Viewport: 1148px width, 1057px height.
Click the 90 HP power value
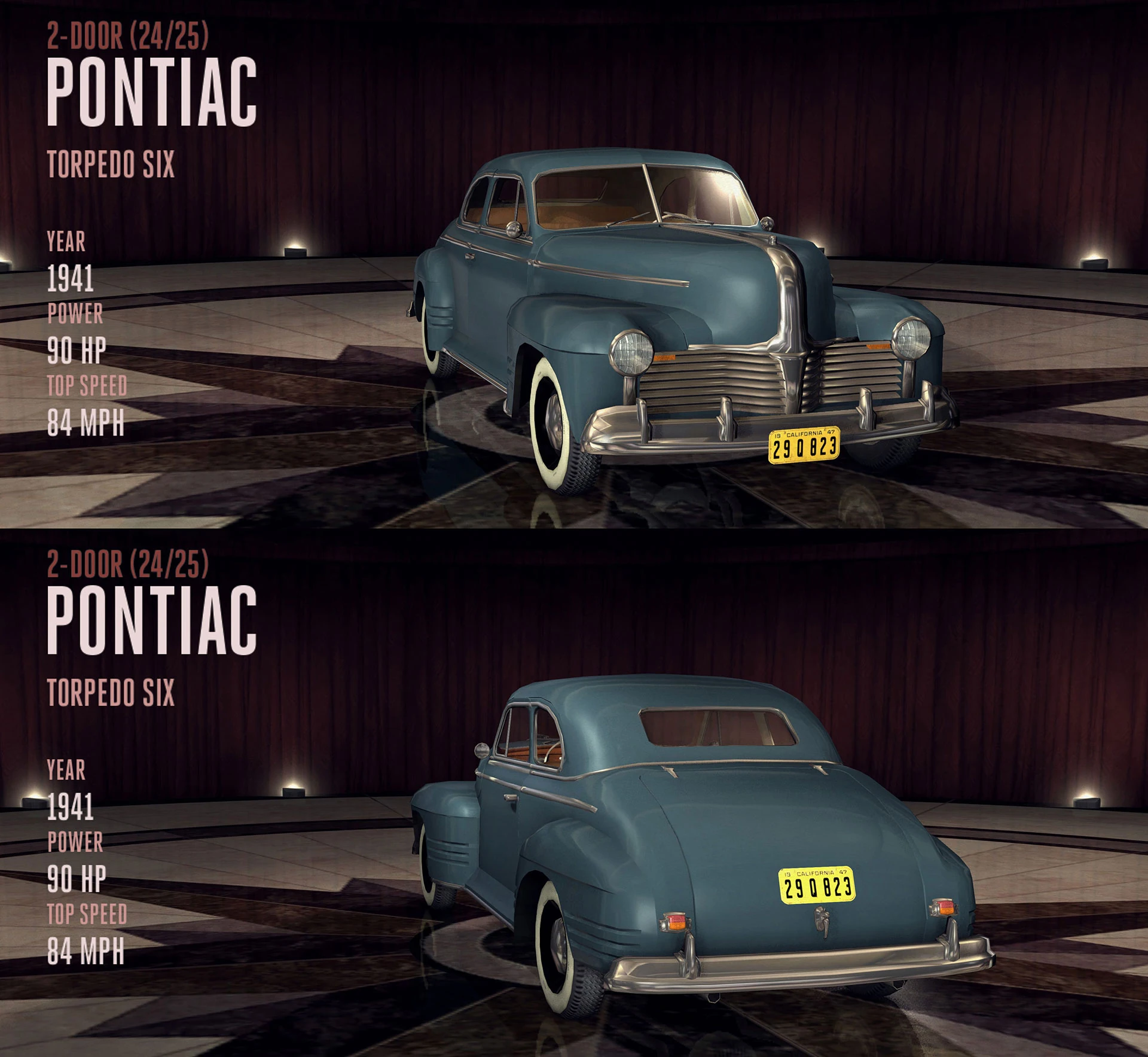point(78,350)
